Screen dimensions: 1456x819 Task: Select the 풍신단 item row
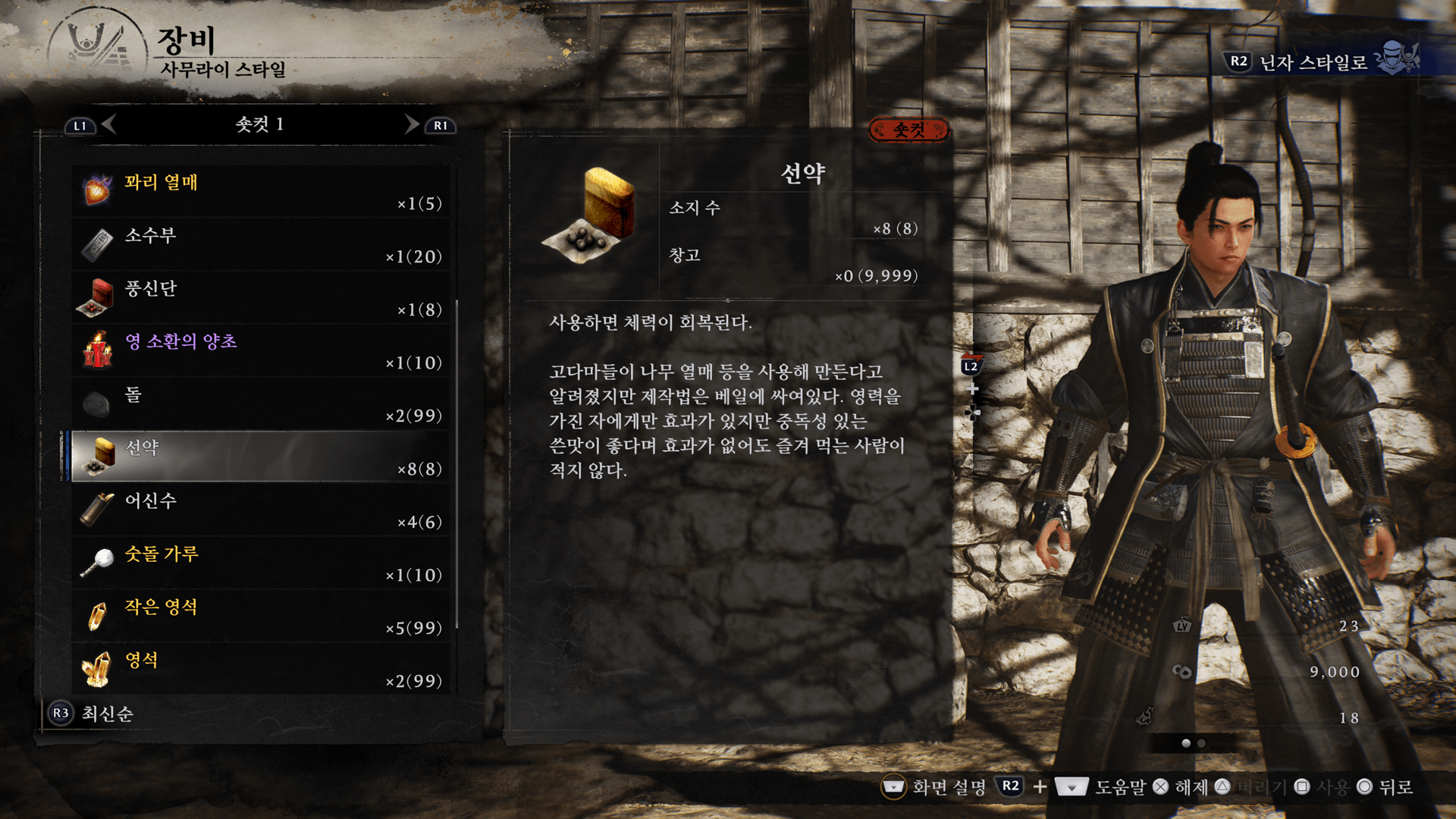pyautogui.click(x=261, y=297)
